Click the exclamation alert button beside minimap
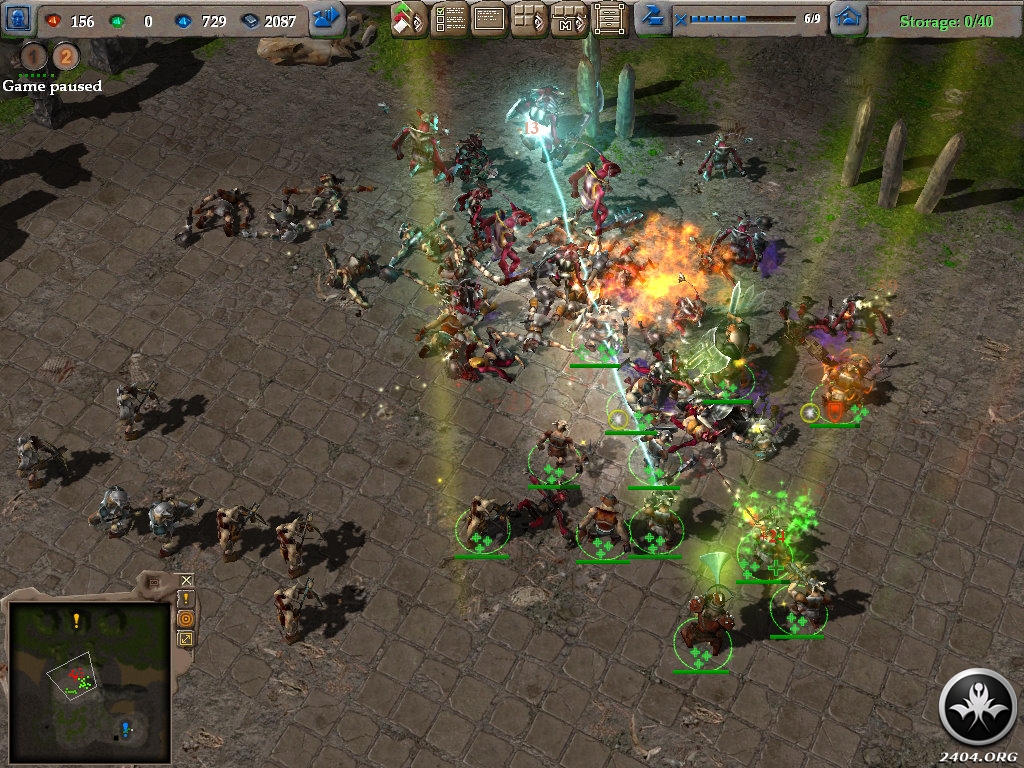 pos(186,599)
